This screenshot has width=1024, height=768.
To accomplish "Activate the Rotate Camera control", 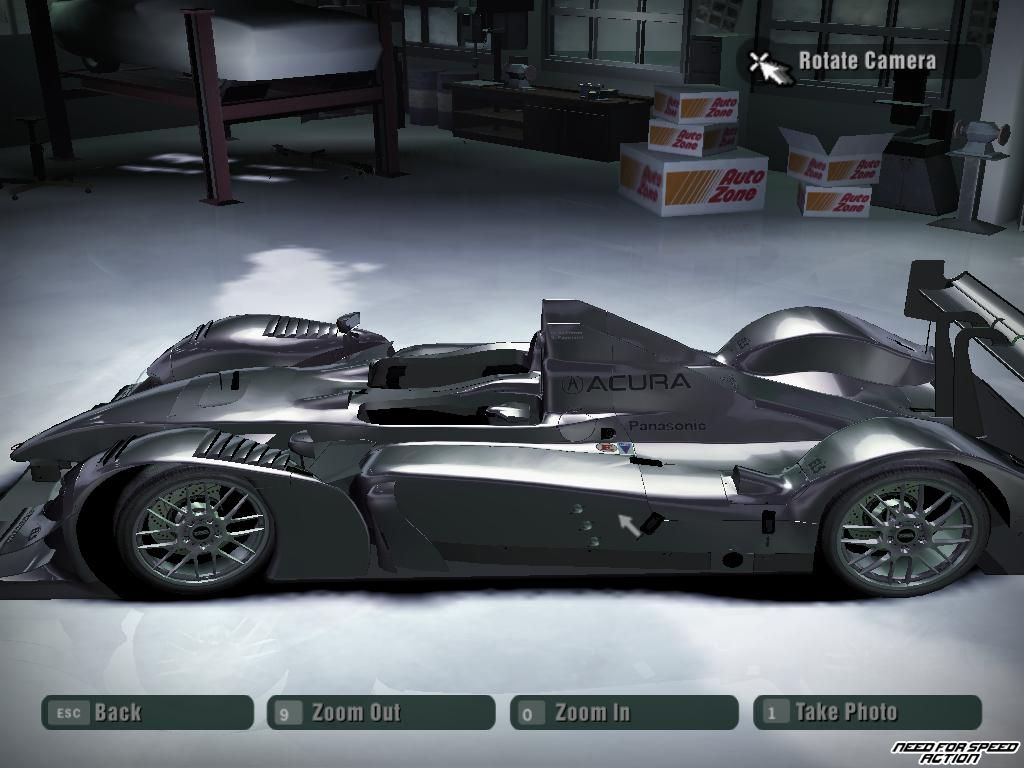I will (860, 61).
